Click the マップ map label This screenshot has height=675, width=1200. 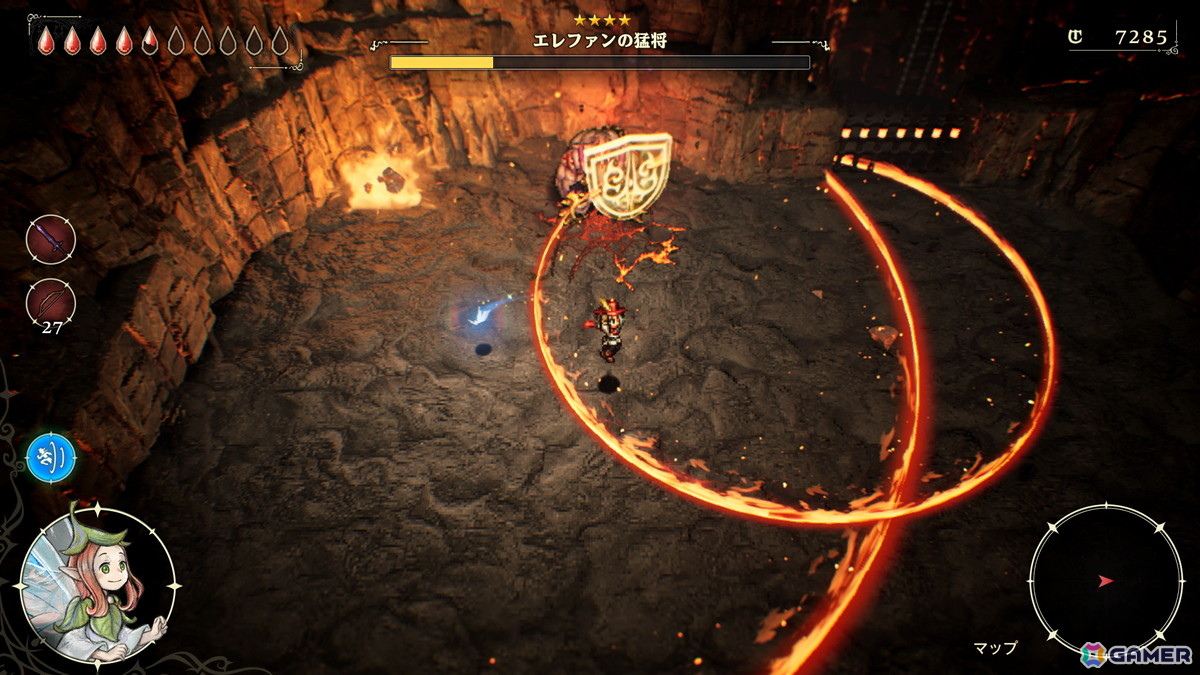pyautogui.click(x=995, y=648)
